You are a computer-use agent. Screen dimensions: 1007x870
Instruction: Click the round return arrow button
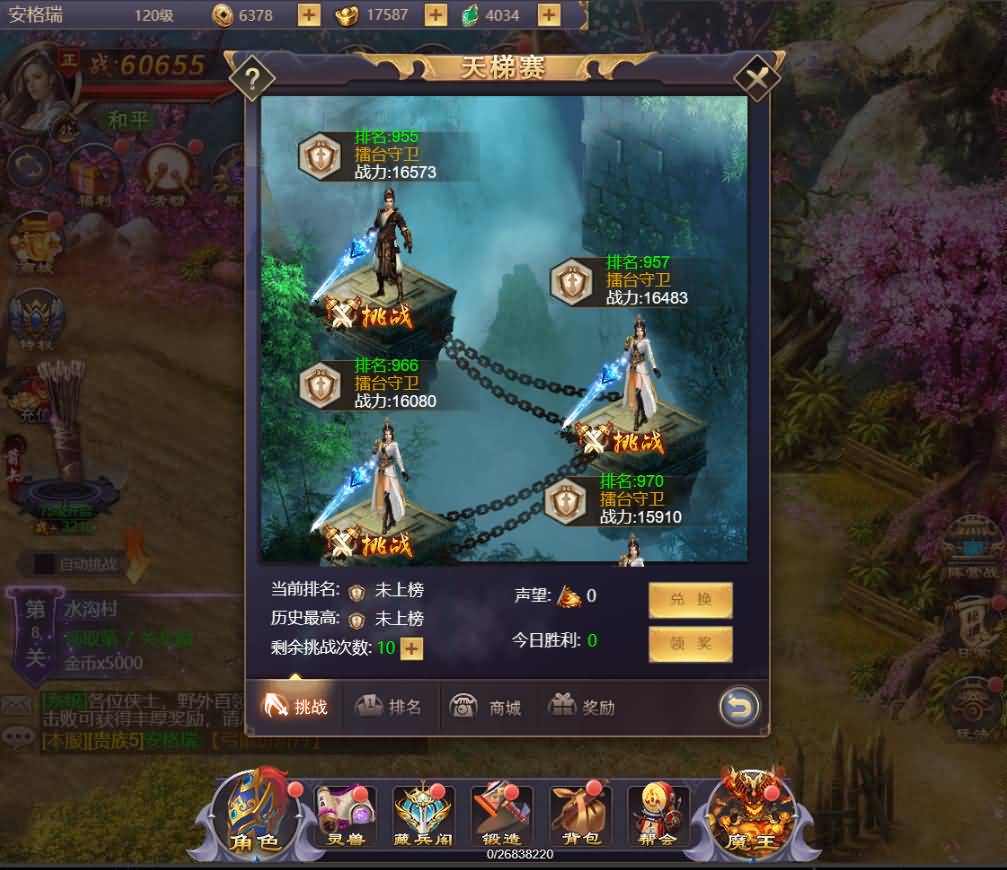click(737, 708)
